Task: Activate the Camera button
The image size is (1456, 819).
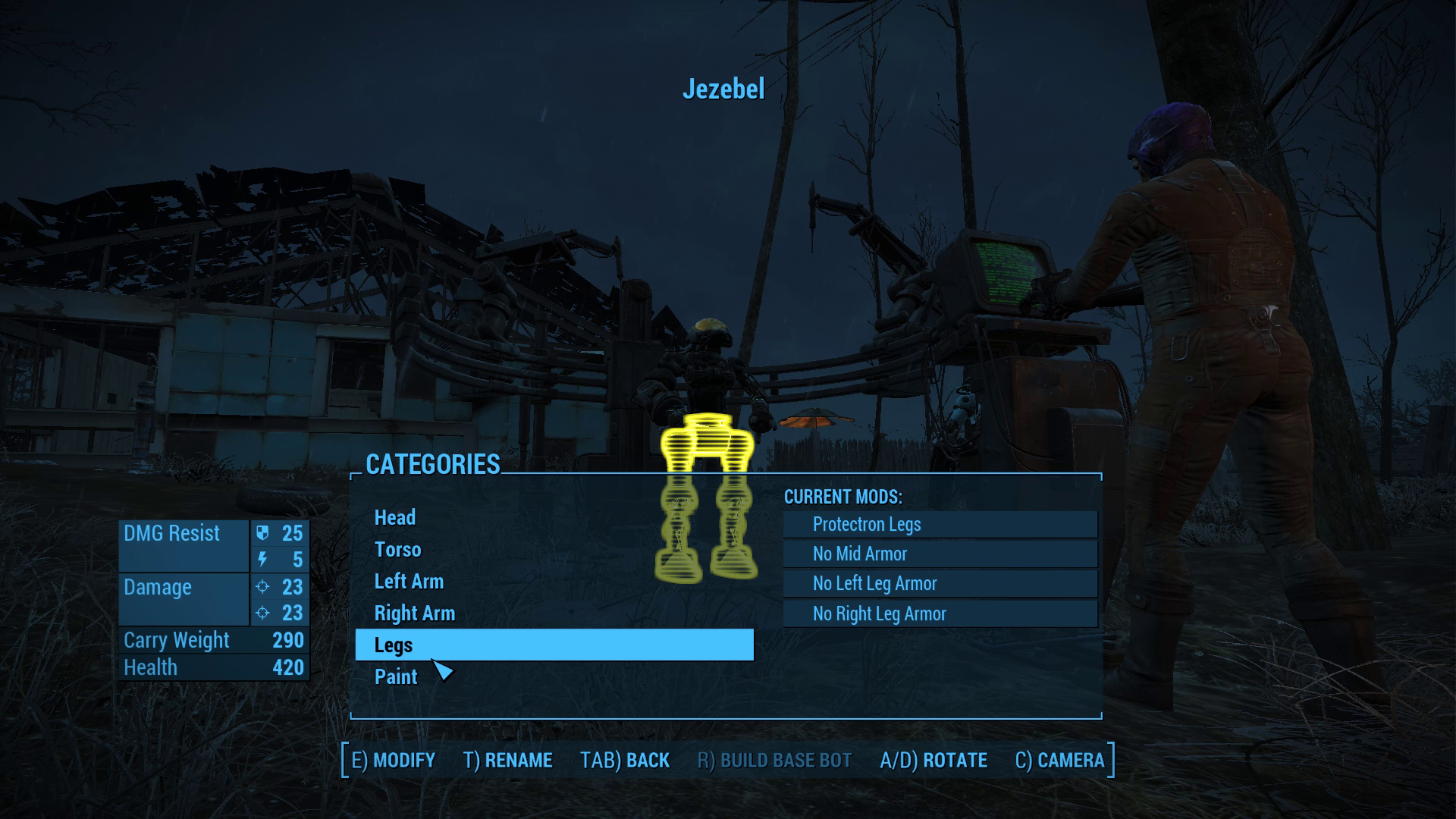Action: [1059, 761]
